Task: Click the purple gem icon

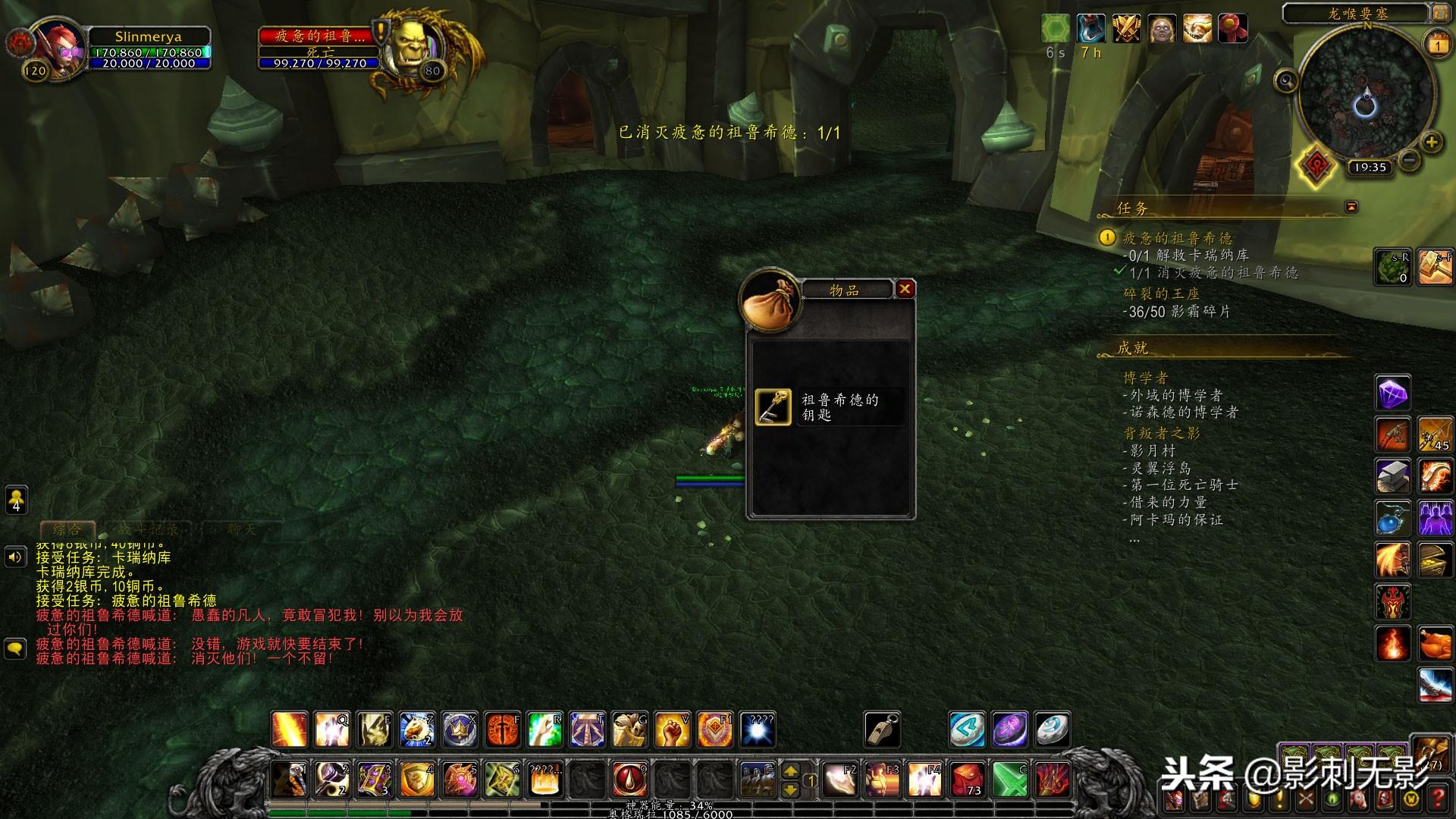Action: [1393, 394]
